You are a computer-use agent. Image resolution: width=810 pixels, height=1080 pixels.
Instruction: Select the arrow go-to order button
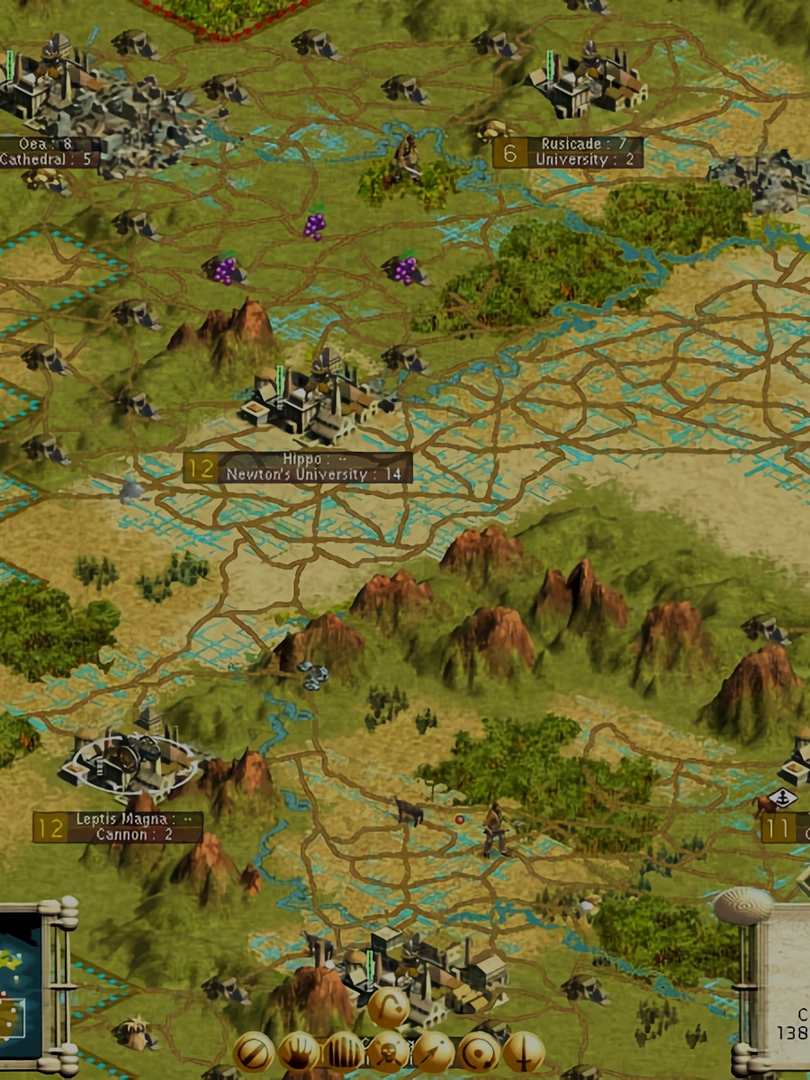click(433, 1052)
